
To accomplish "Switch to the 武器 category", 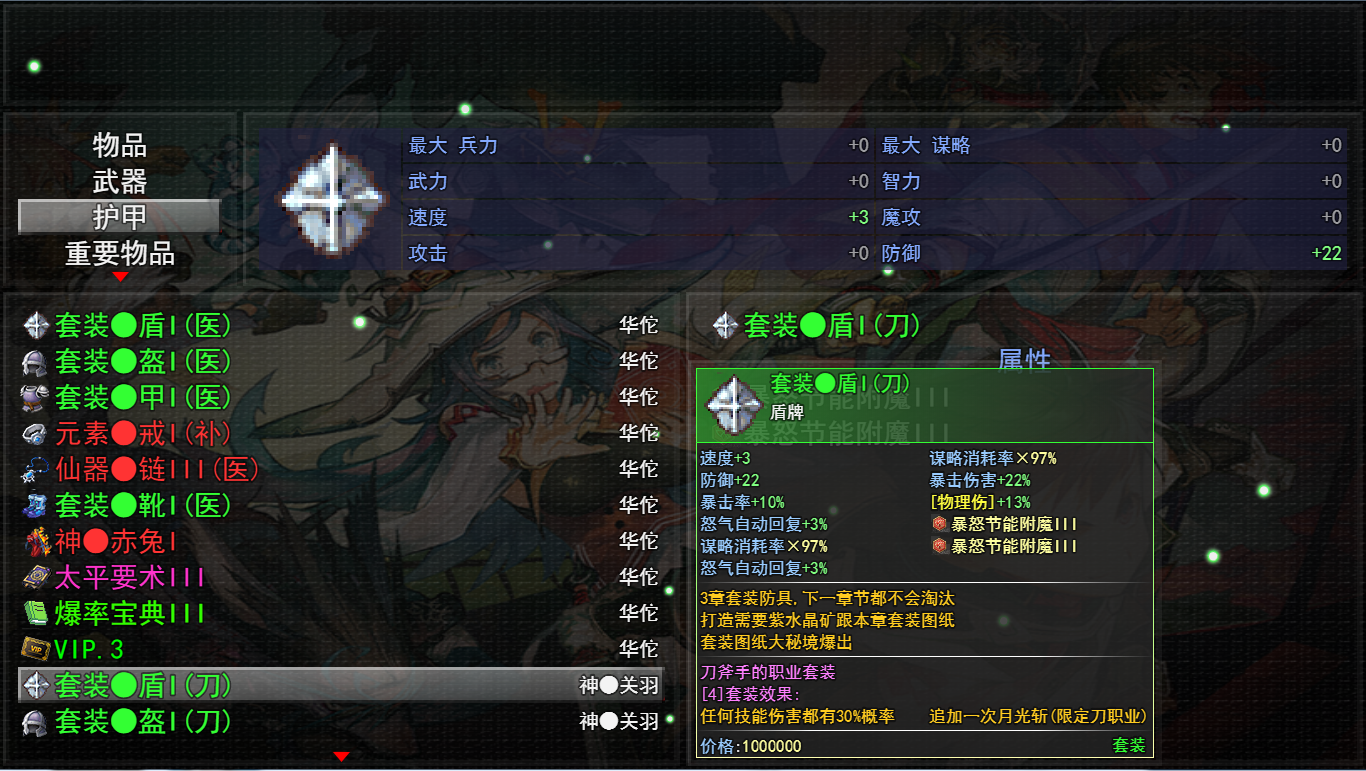I will [x=119, y=181].
